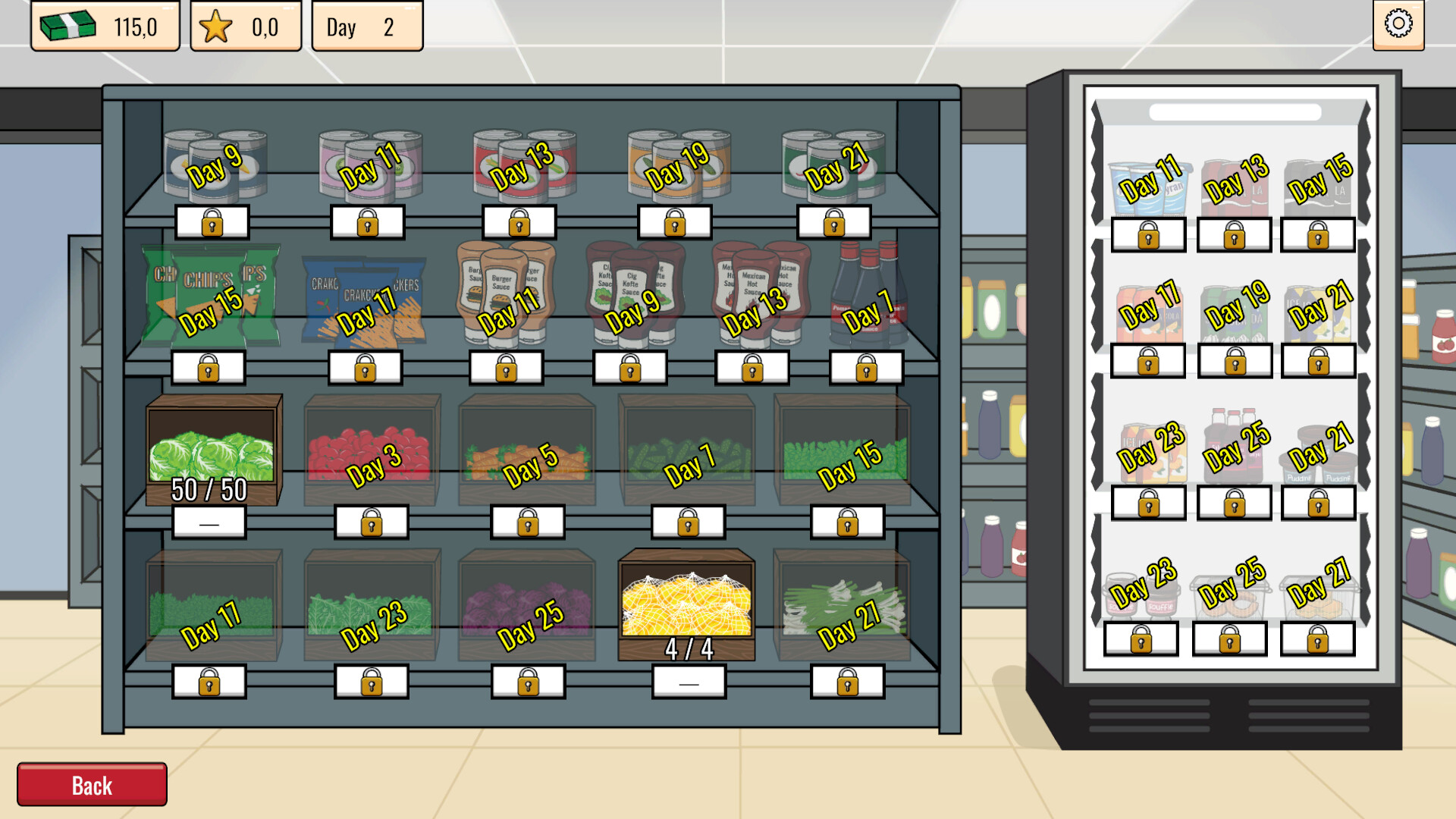Unlock the Day 7 sauce bottles

click(x=865, y=368)
